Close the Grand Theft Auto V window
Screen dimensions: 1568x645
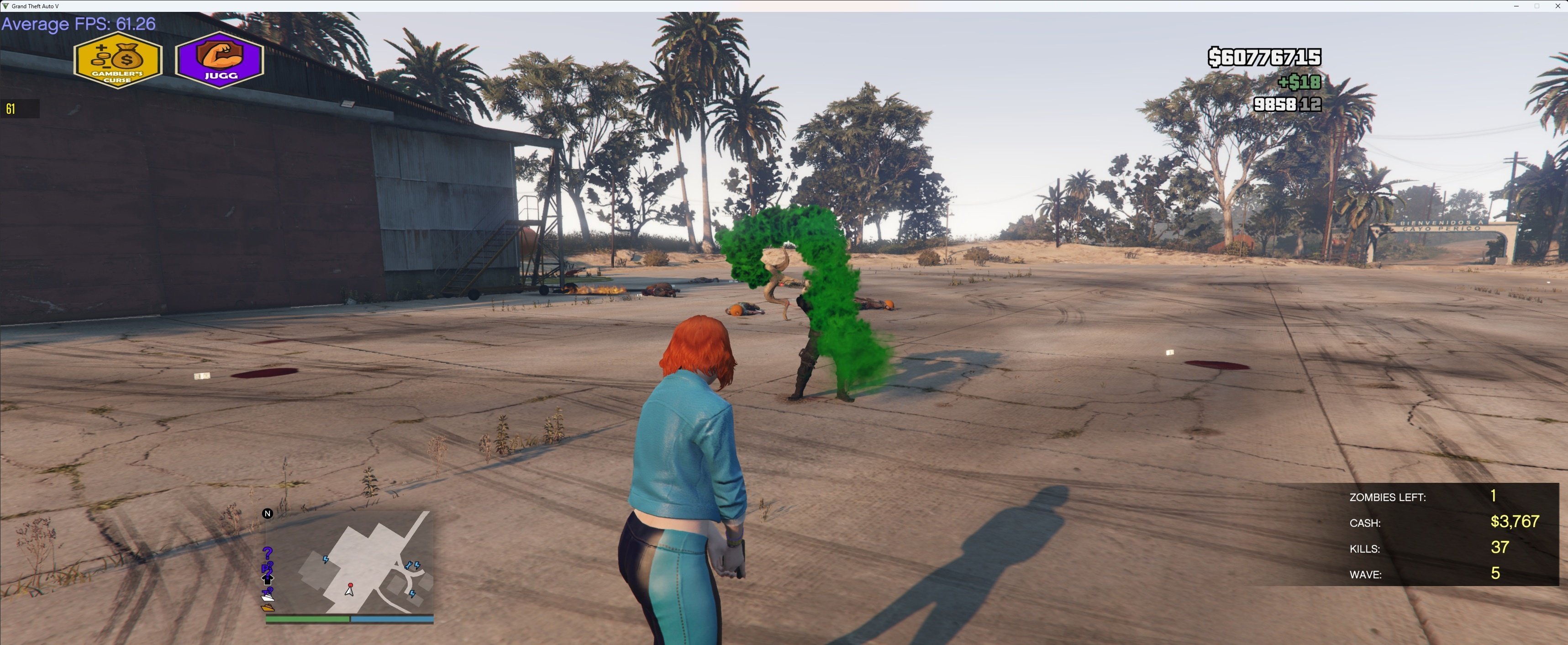pyautogui.click(x=1557, y=6)
